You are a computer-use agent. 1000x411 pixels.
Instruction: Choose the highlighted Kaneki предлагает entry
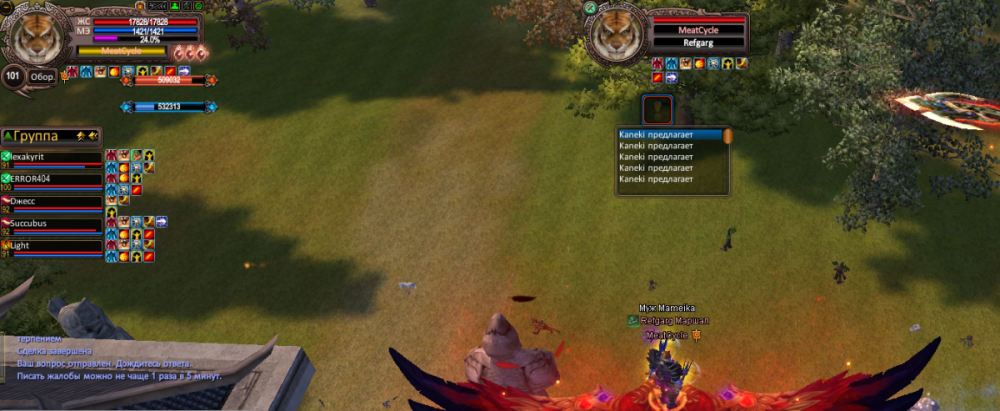pyautogui.click(x=668, y=134)
